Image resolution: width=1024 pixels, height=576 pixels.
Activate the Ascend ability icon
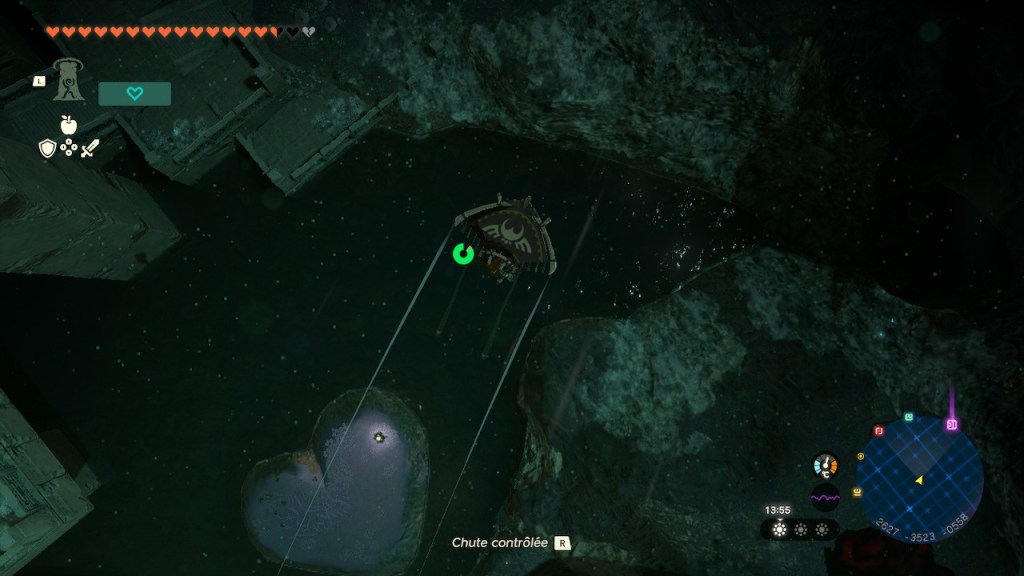(x=69, y=78)
